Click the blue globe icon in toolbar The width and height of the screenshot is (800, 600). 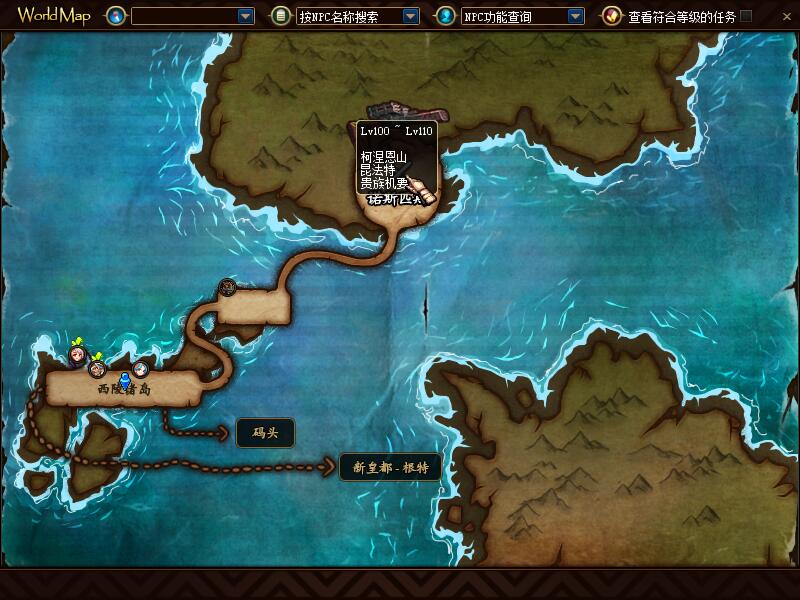[118, 16]
